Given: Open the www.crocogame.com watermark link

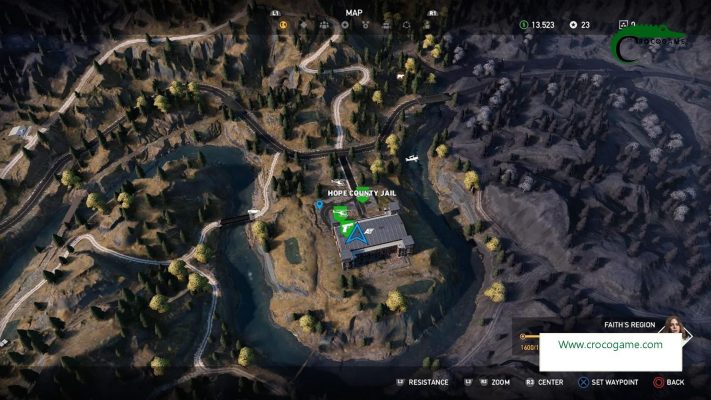Looking at the screenshot, I should point(610,345).
